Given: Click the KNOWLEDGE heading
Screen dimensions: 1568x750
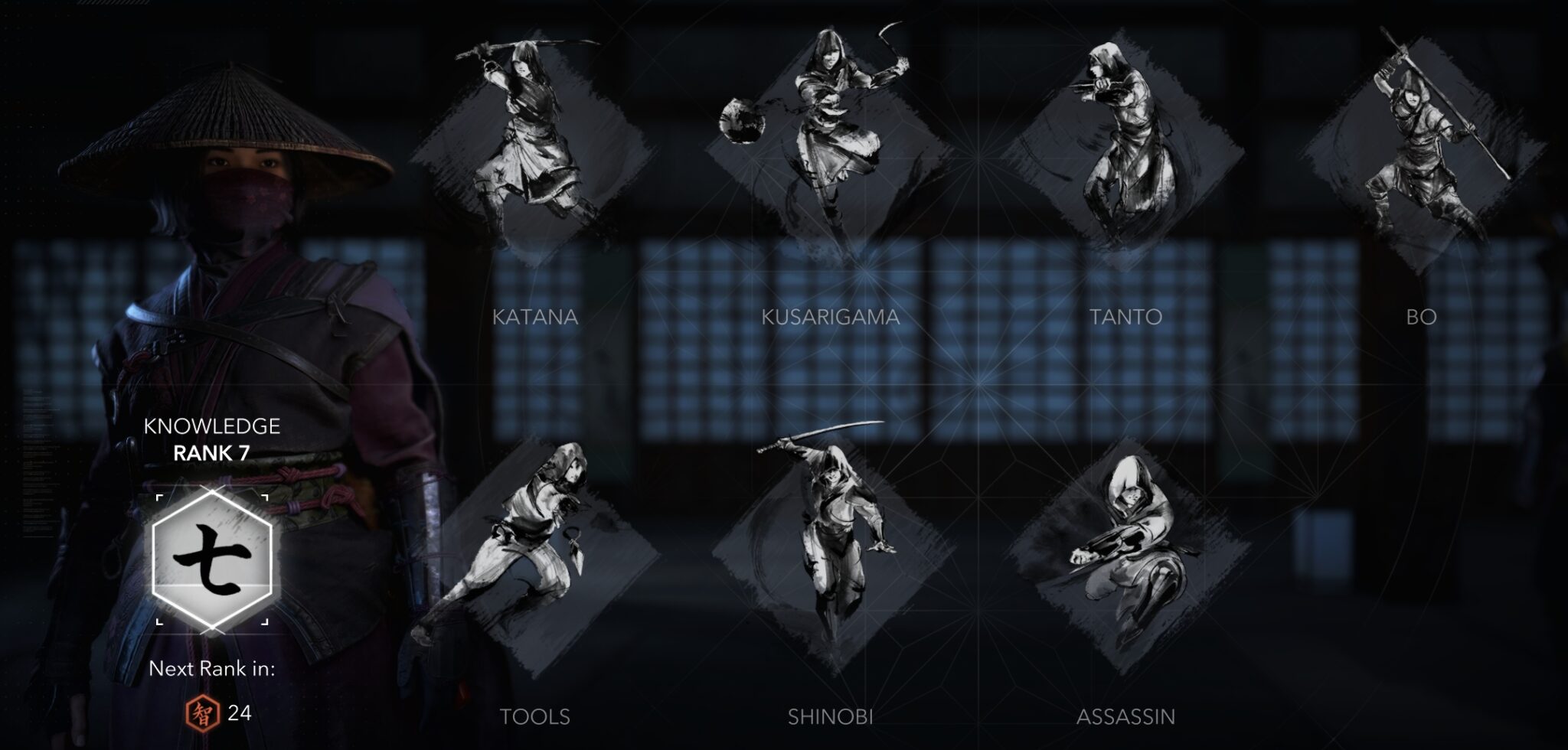Looking at the screenshot, I should click(212, 426).
